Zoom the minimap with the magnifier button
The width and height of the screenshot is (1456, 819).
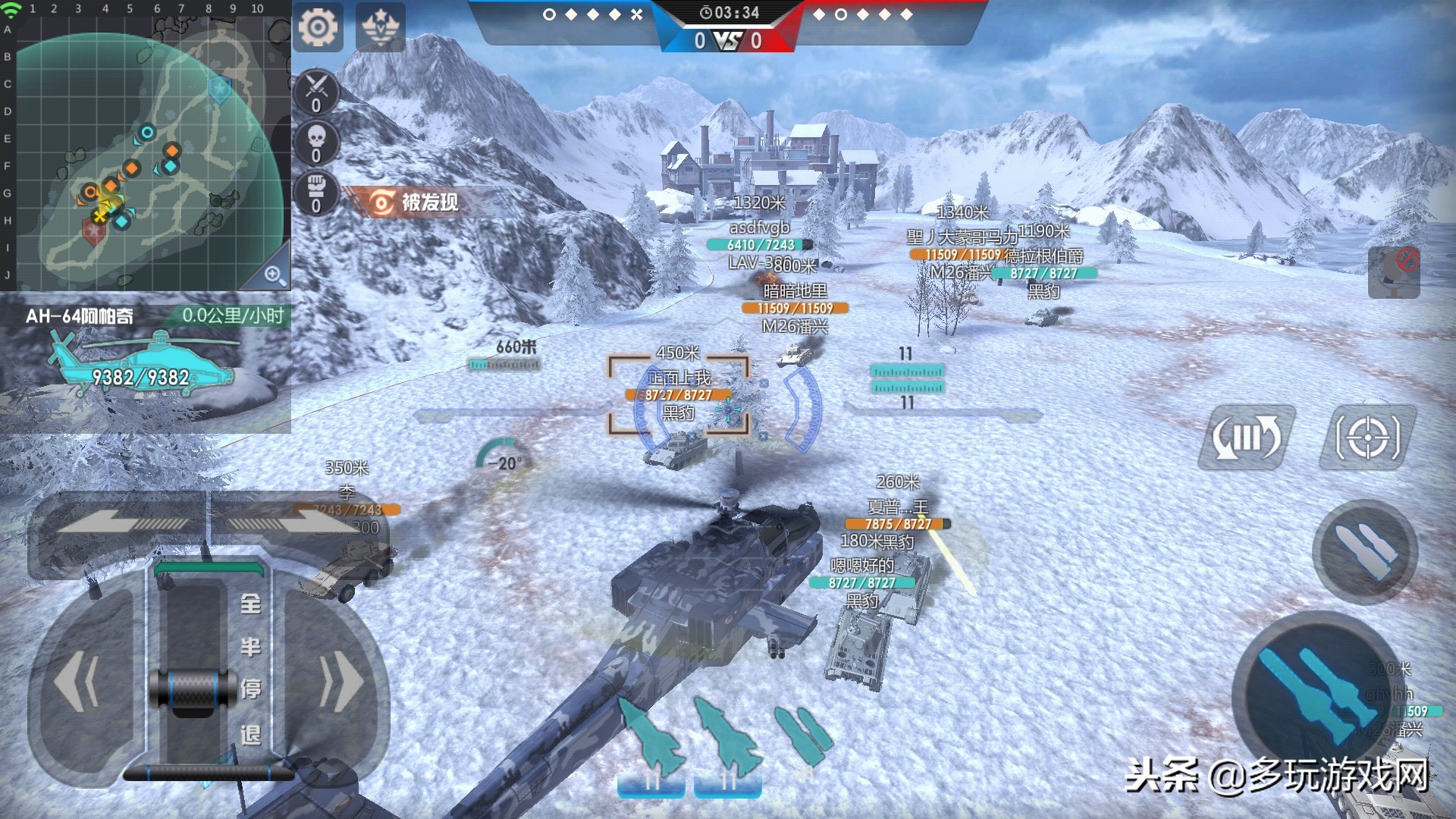tap(275, 275)
